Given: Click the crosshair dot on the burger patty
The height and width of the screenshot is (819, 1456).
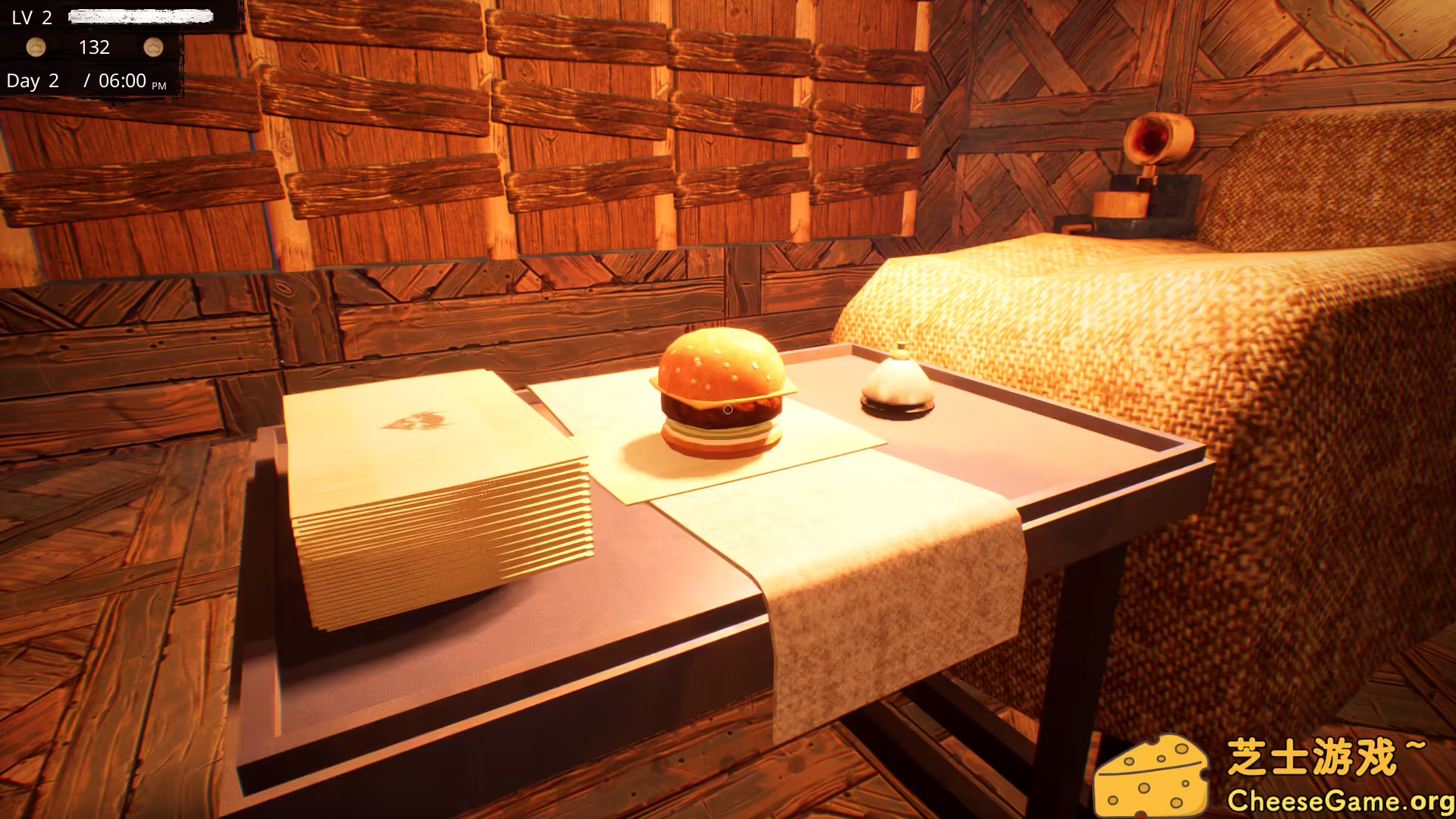Looking at the screenshot, I should tap(727, 409).
